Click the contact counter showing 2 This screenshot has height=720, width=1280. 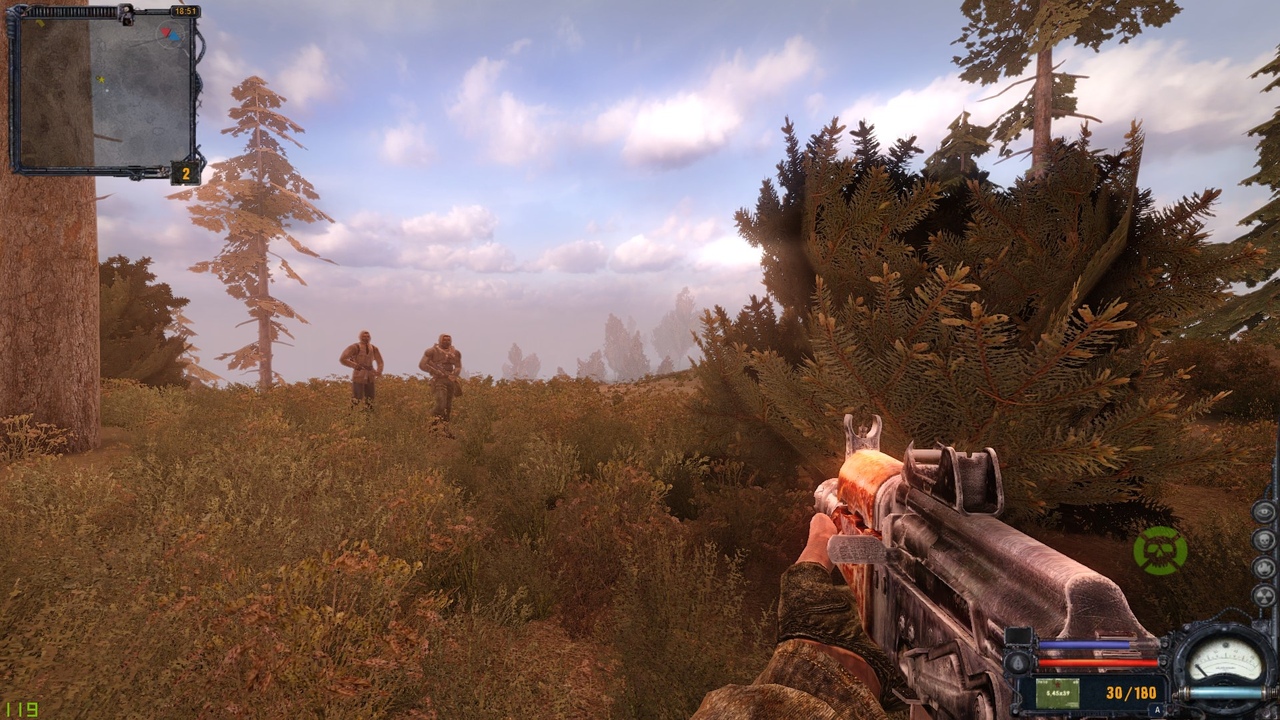185,174
